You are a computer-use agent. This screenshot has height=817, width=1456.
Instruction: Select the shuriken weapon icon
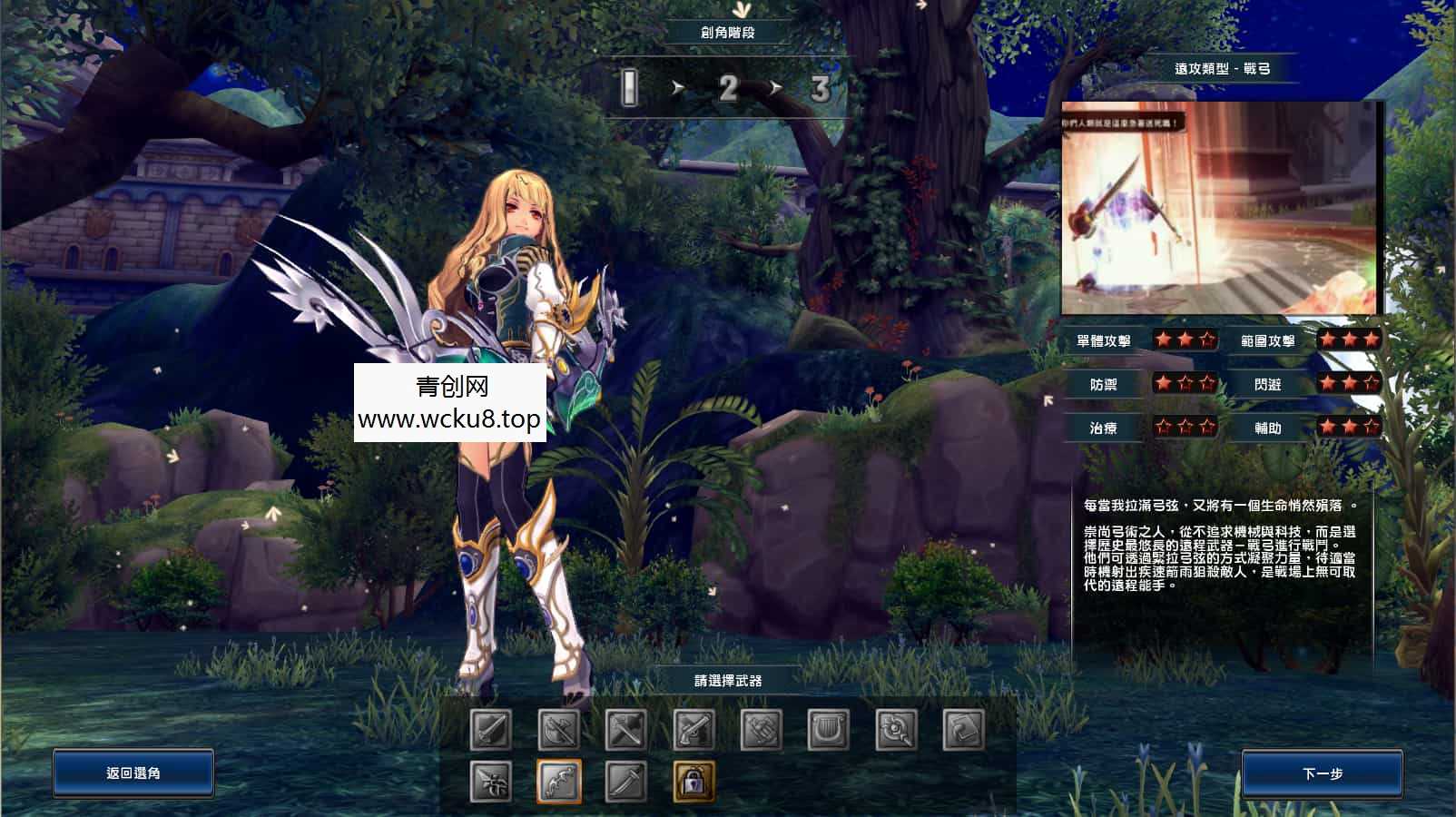click(x=491, y=779)
